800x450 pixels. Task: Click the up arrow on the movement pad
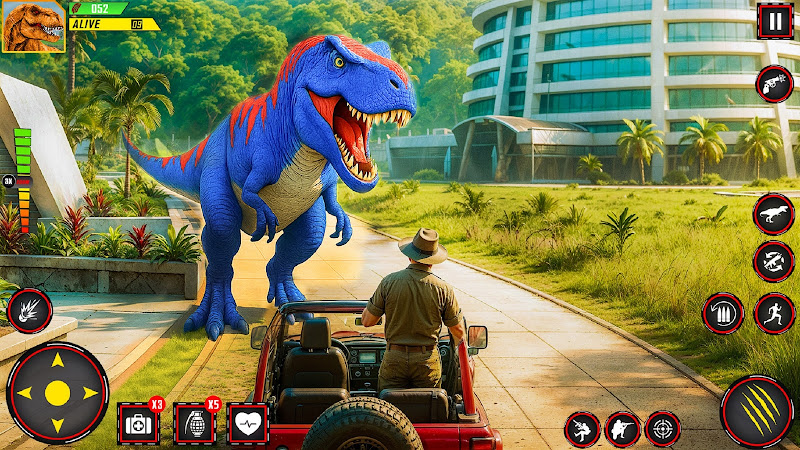click(x=57, y=360)
